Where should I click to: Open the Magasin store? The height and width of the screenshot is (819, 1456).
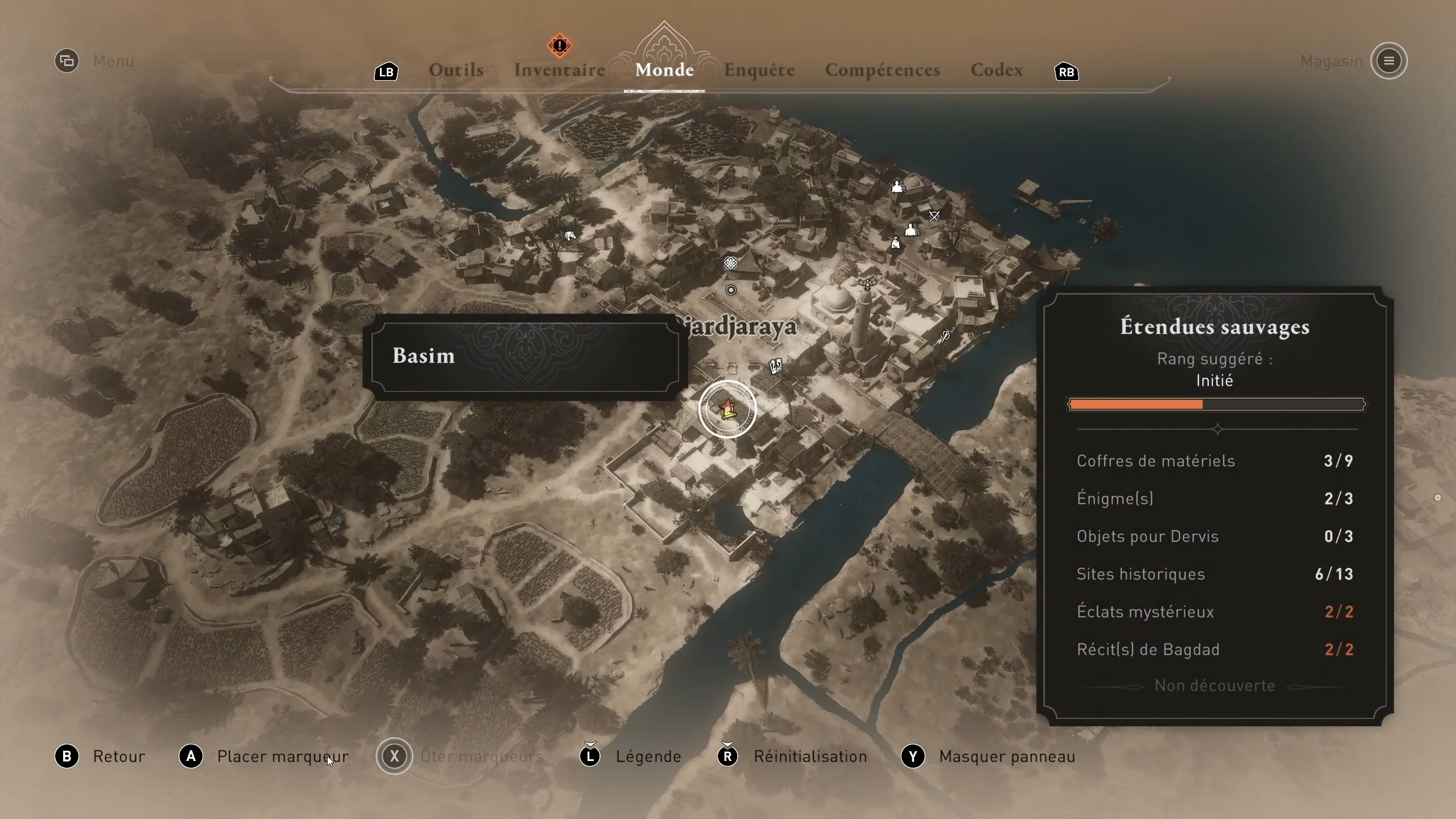[1388, 61]
